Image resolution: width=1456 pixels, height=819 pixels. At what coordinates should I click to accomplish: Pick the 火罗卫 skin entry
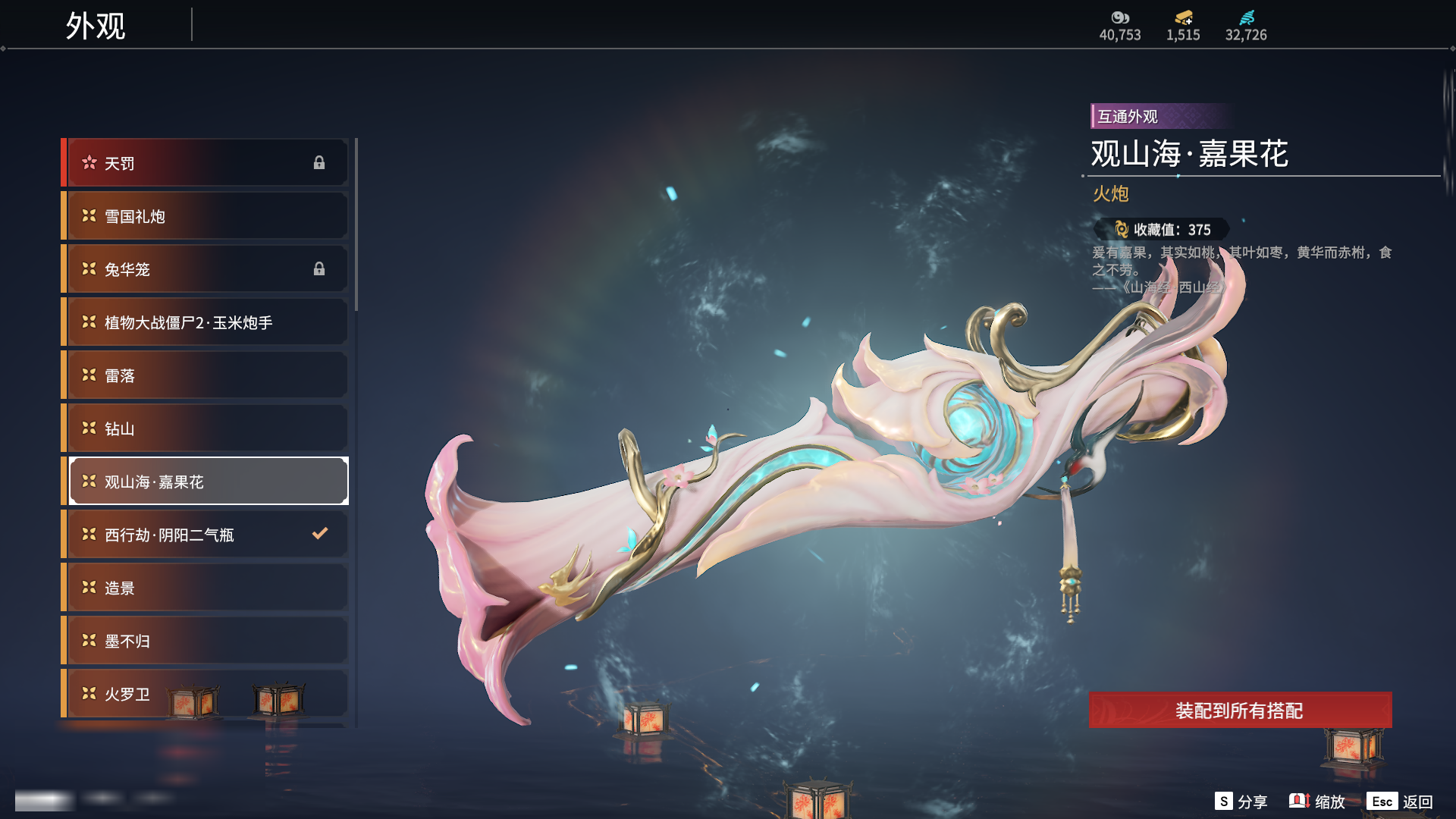click(x=206, y=694)
